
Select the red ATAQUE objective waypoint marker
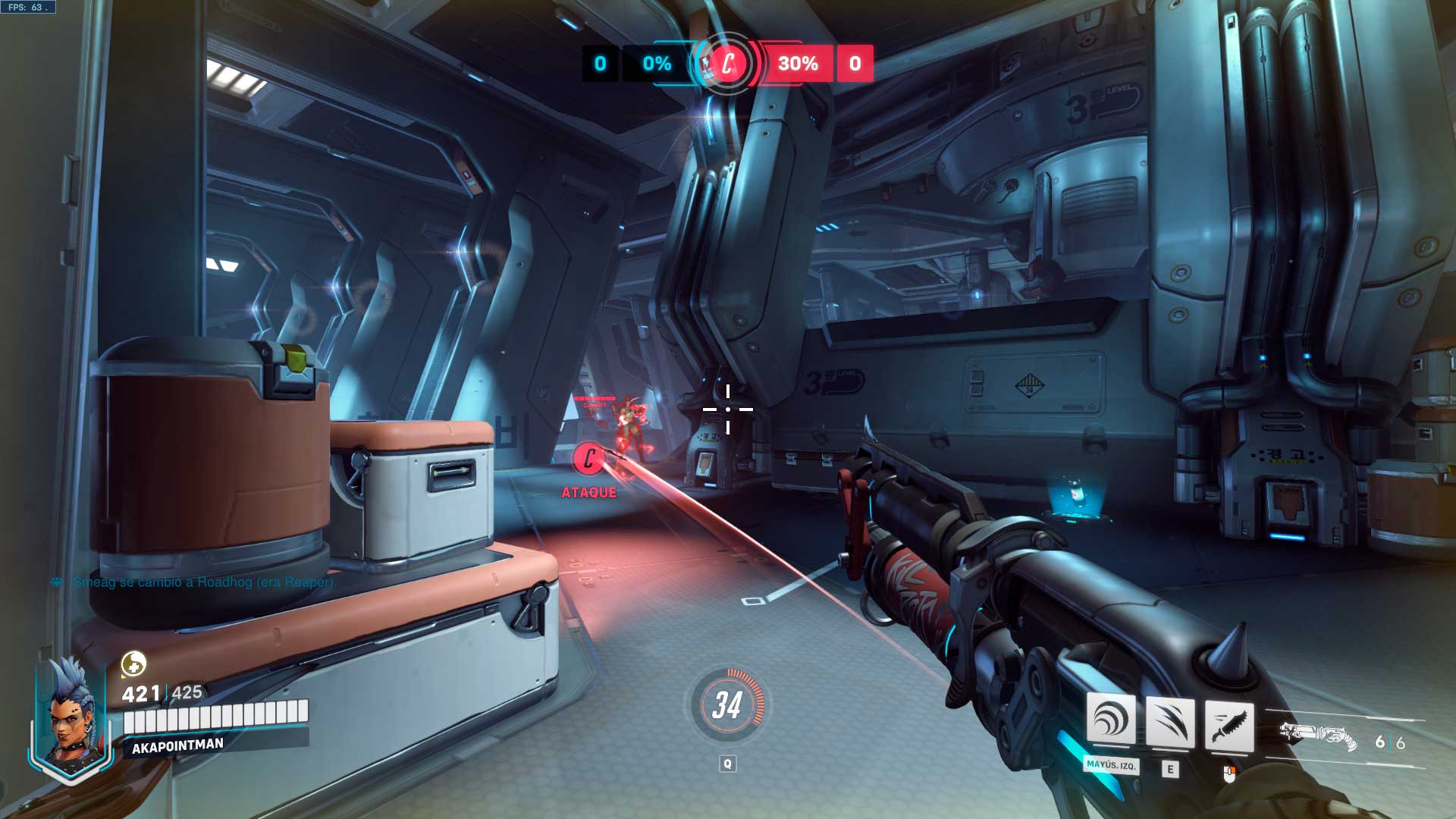588,459
